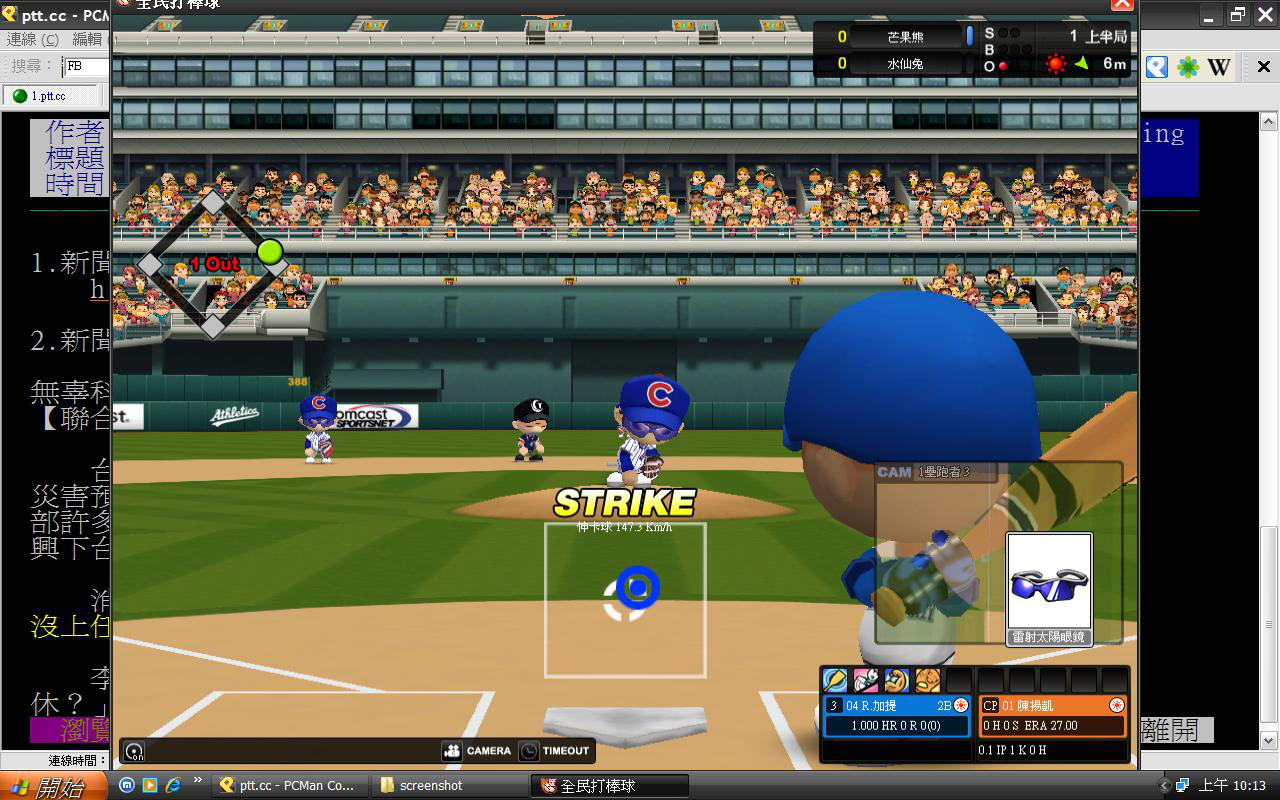
Task: Select the blue-capped batter skill icon
Action: [x=897, y=680]
